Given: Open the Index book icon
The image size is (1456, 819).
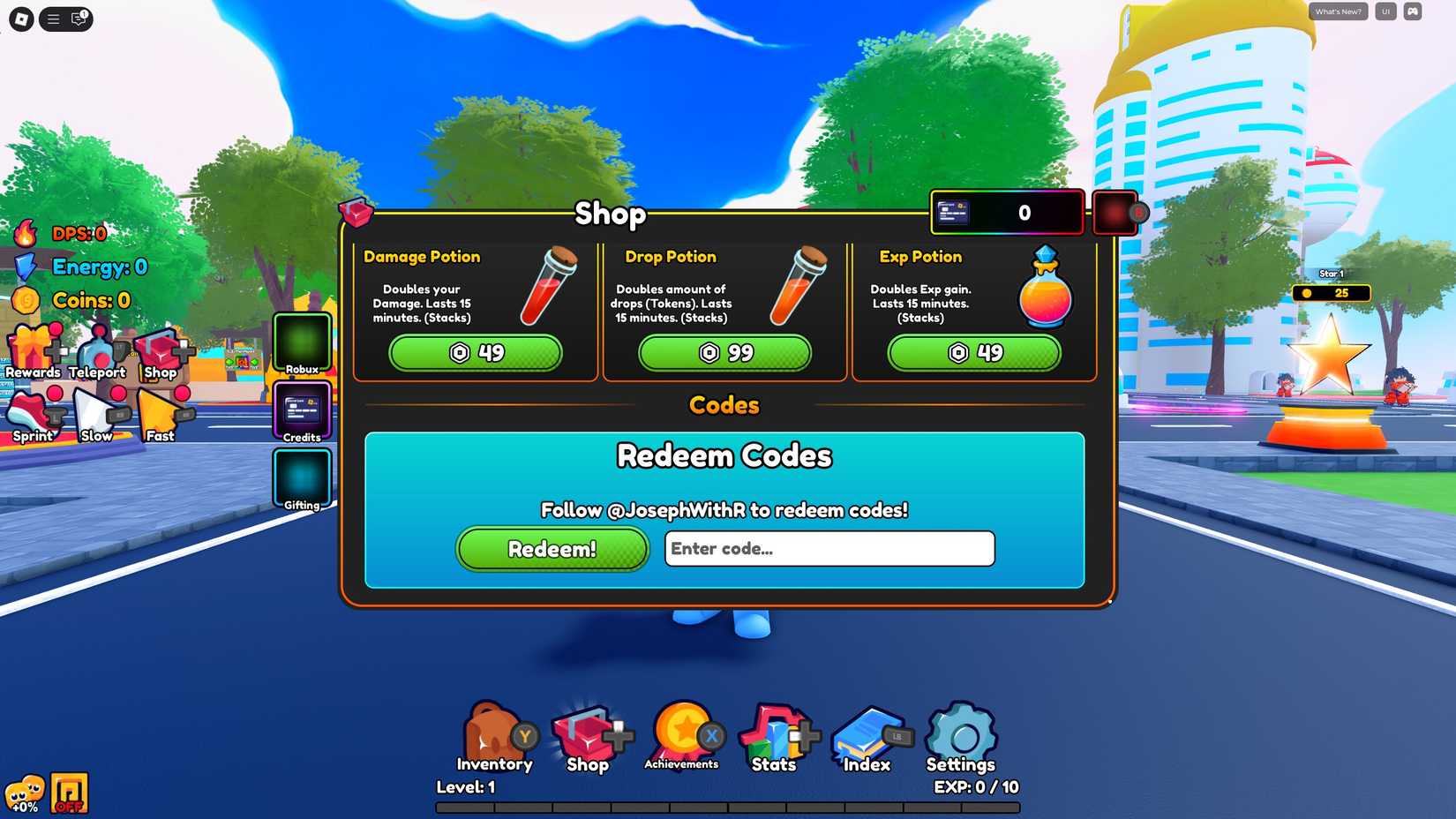Looking at the screenshot, I should [865, 733].
